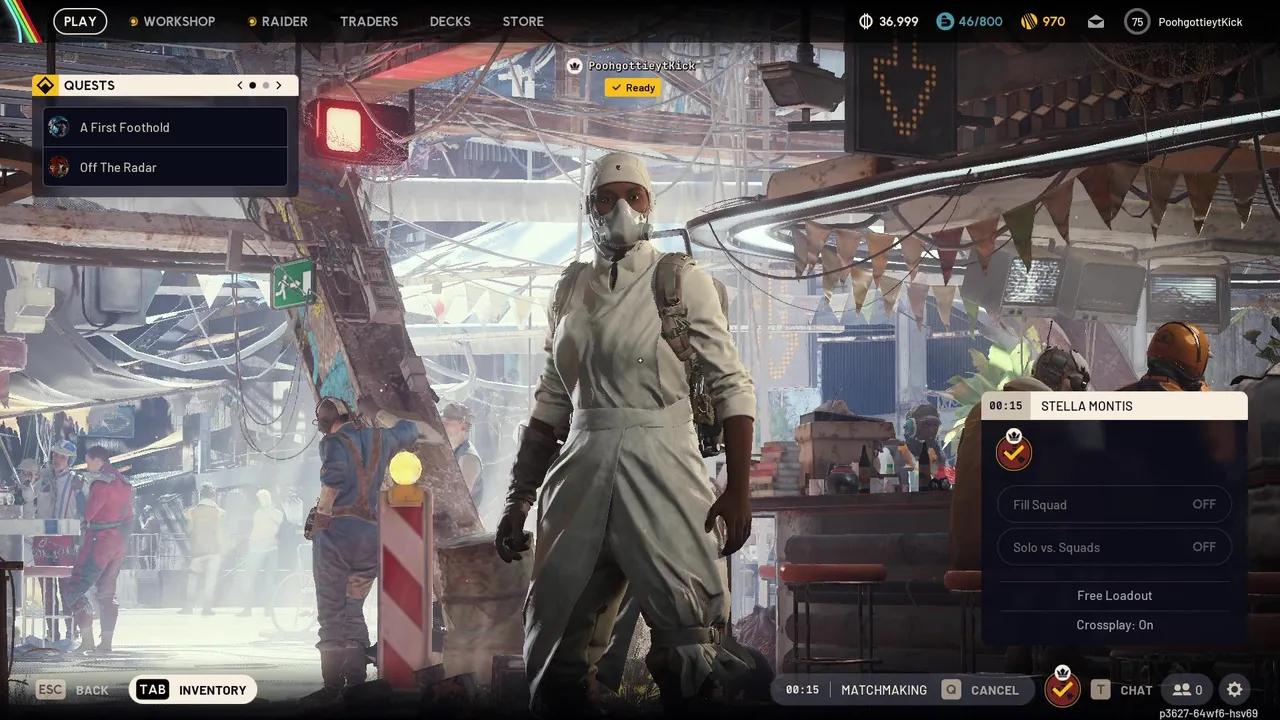The width and height of the screenshot is (1280, 720).
Task: Open the DECKS menu
Action: pyautogui.click(x=450, y=21)
